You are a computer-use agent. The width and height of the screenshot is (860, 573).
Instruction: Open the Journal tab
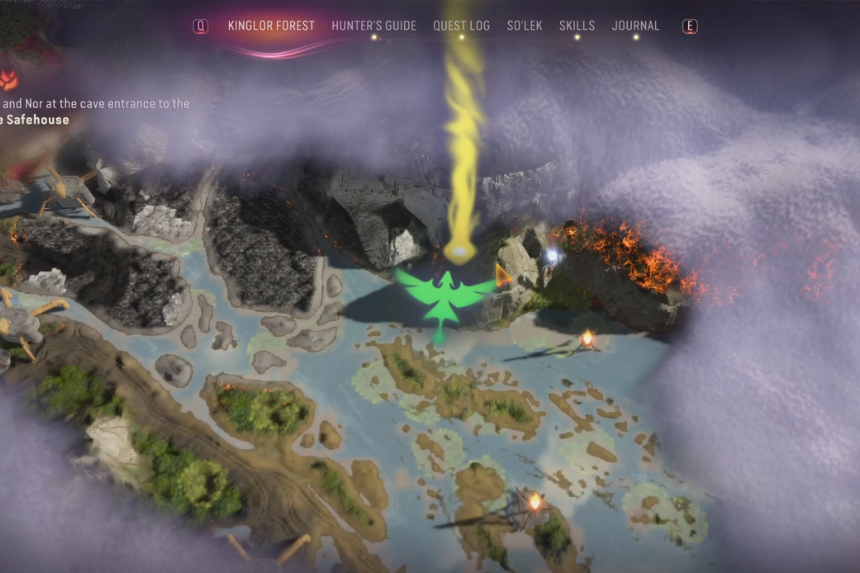635,26
